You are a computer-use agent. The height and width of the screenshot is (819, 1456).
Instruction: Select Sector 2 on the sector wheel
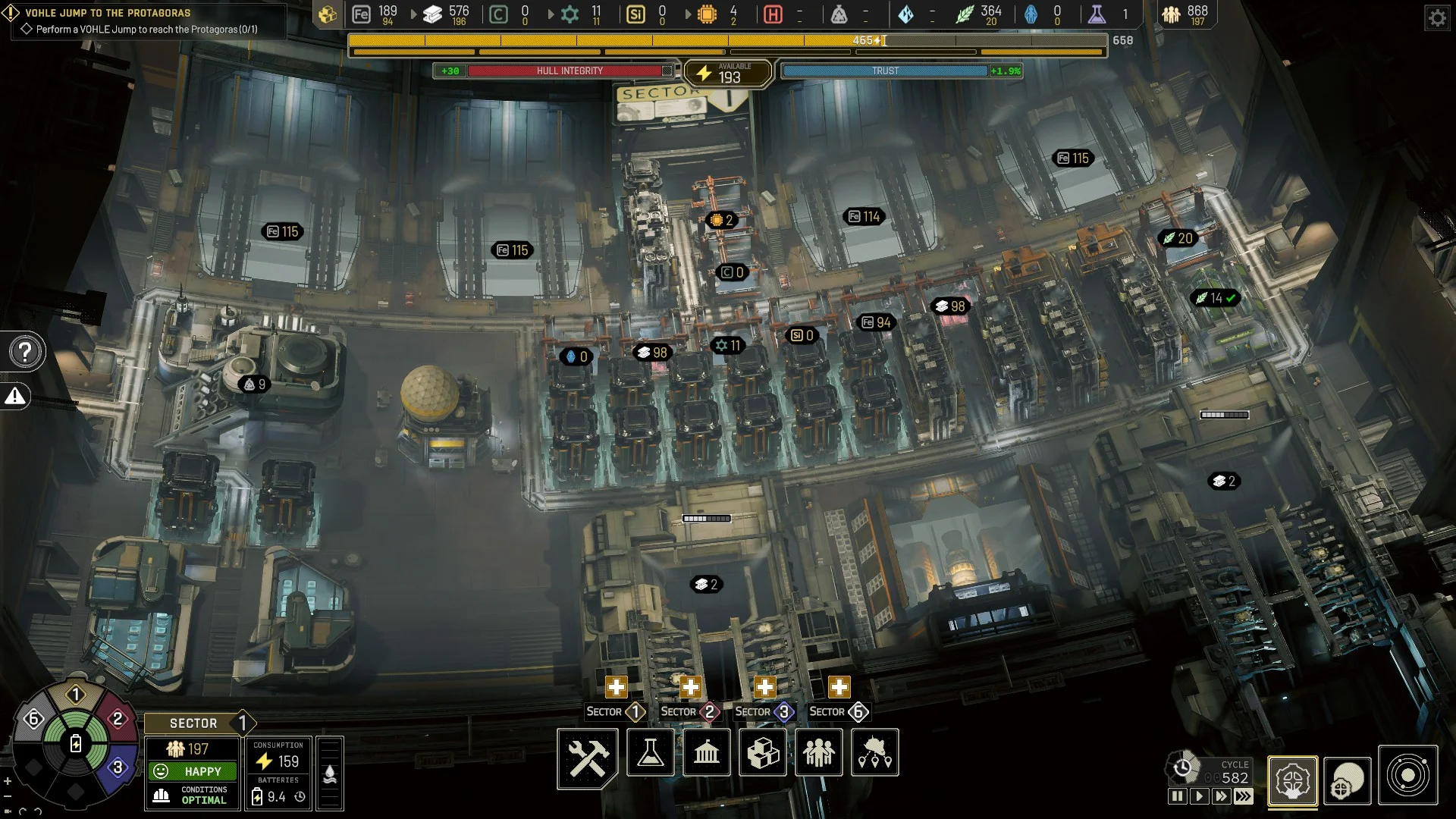118,718
